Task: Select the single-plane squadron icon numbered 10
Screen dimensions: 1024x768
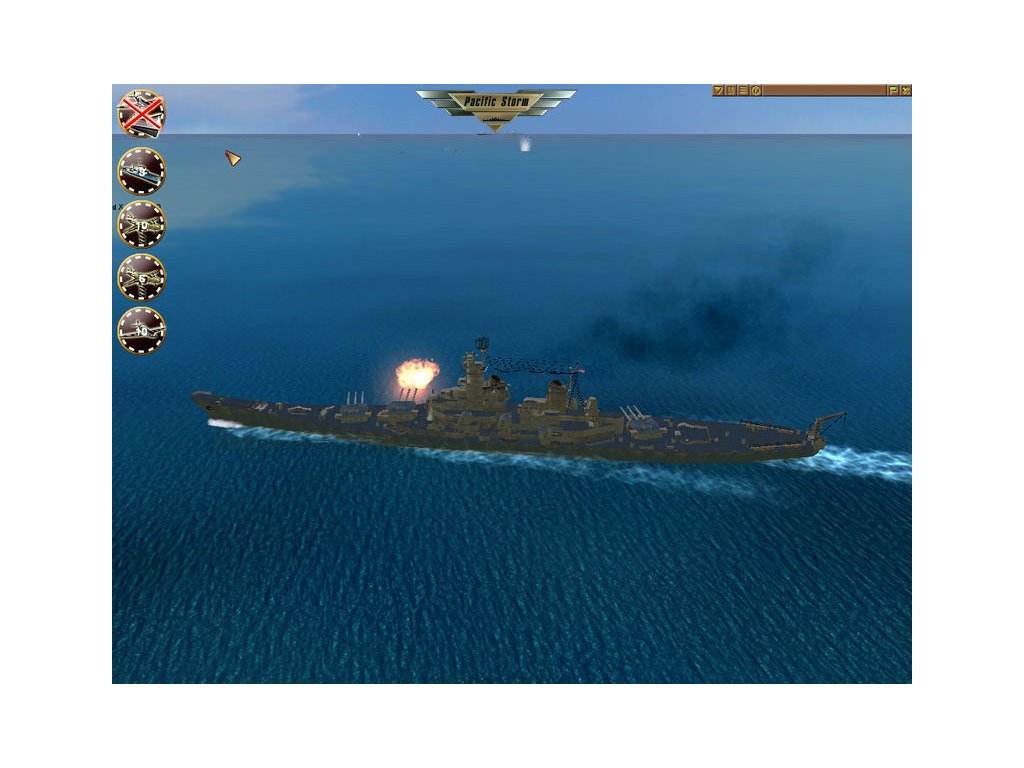Action: coord(142,330)
